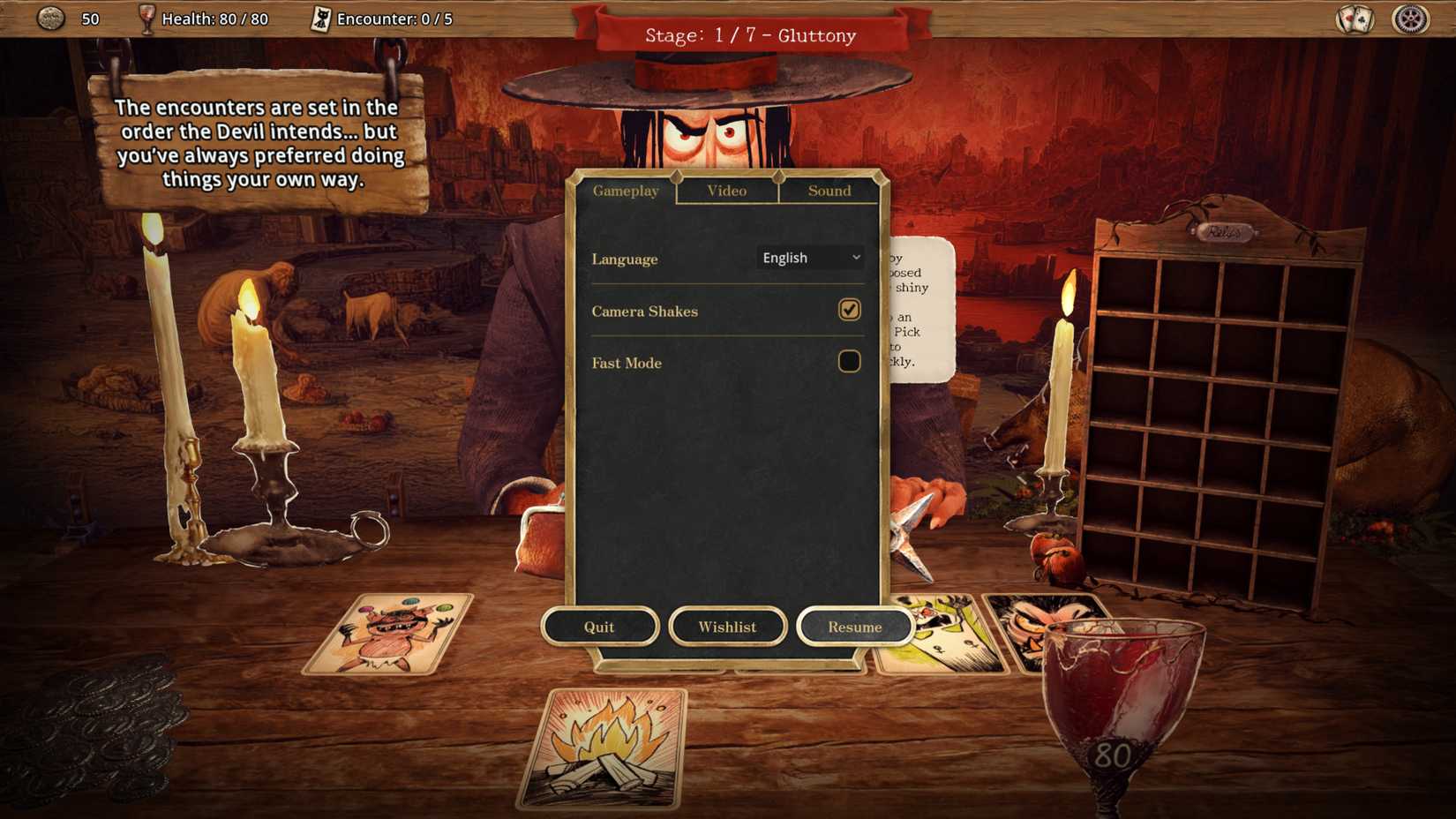This screenshot has height=819, width=1456.
Task: Select the Gameplay tab
Action: click(x=626, y=191)
